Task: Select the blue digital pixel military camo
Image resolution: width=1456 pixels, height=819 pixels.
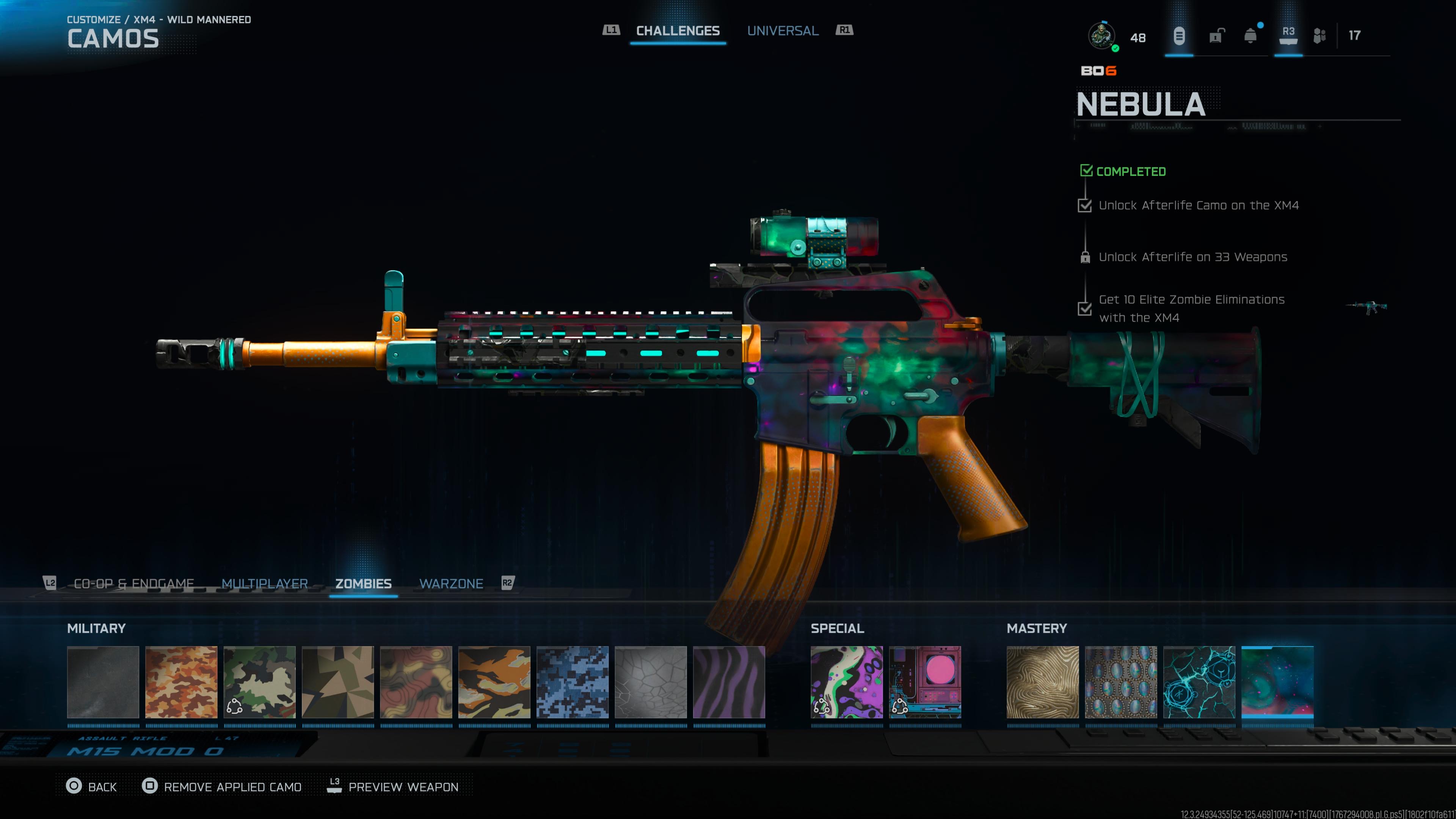Action: [x=572, y=682]
